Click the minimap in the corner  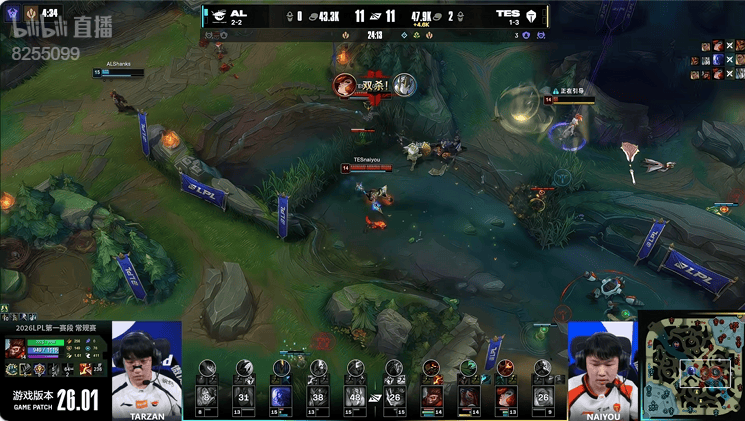[x=692, y=366]
